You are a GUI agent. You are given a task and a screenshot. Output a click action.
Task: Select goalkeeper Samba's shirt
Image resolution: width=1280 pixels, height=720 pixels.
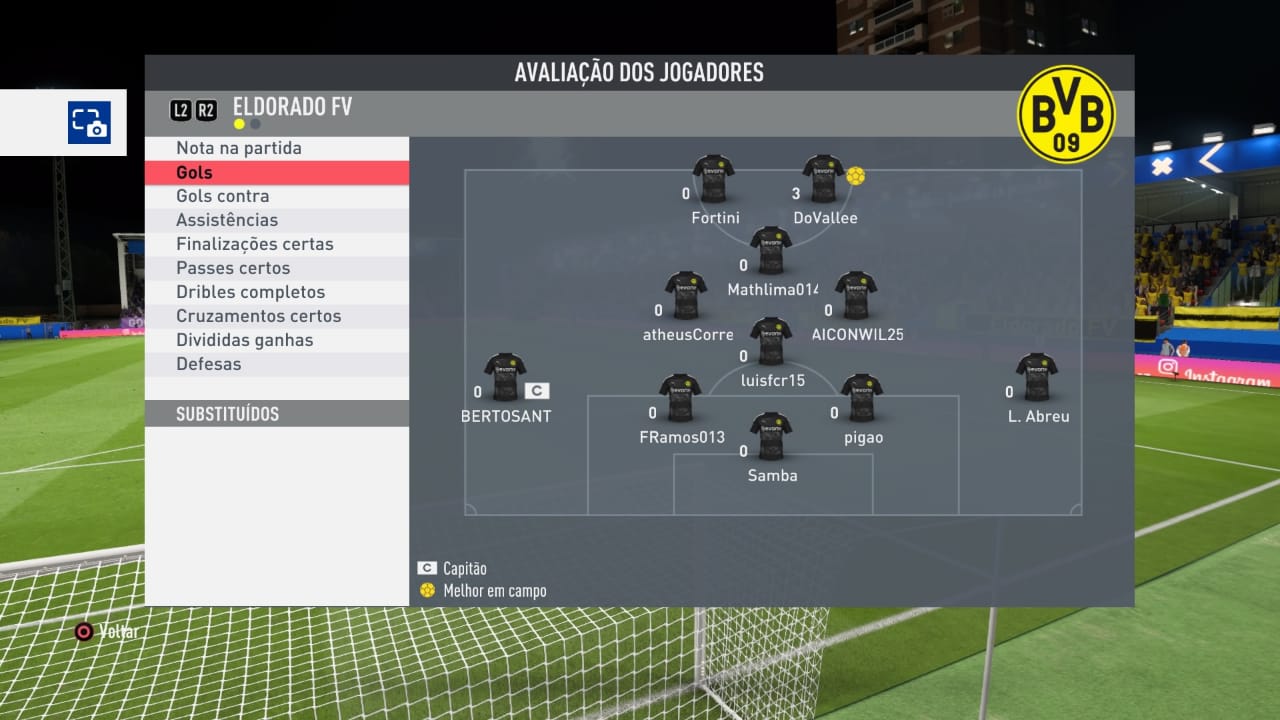click(771, 436)
